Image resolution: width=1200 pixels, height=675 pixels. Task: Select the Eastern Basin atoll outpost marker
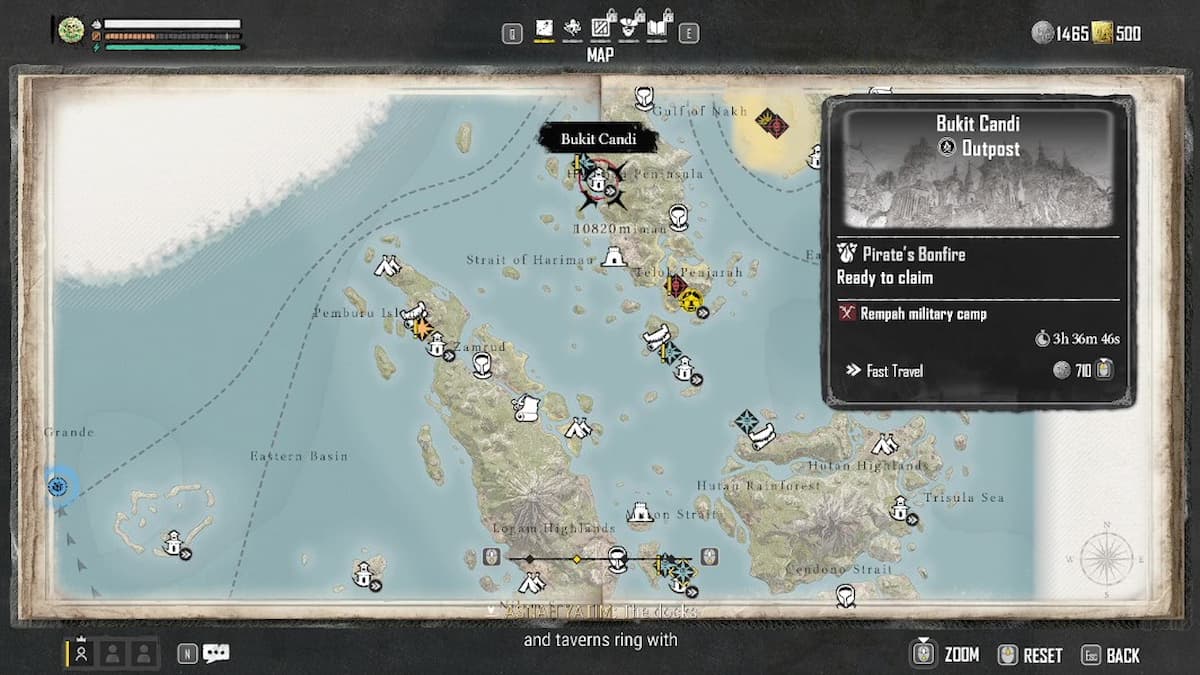coord(174,544)
